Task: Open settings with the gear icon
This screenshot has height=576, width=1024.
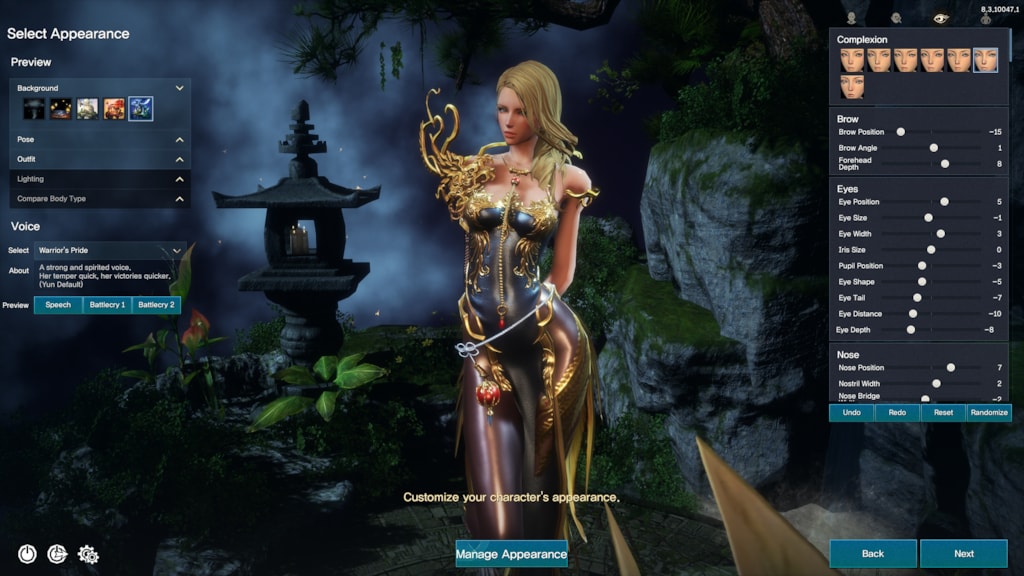Action: pyautogui.click(x=87, y=553)
